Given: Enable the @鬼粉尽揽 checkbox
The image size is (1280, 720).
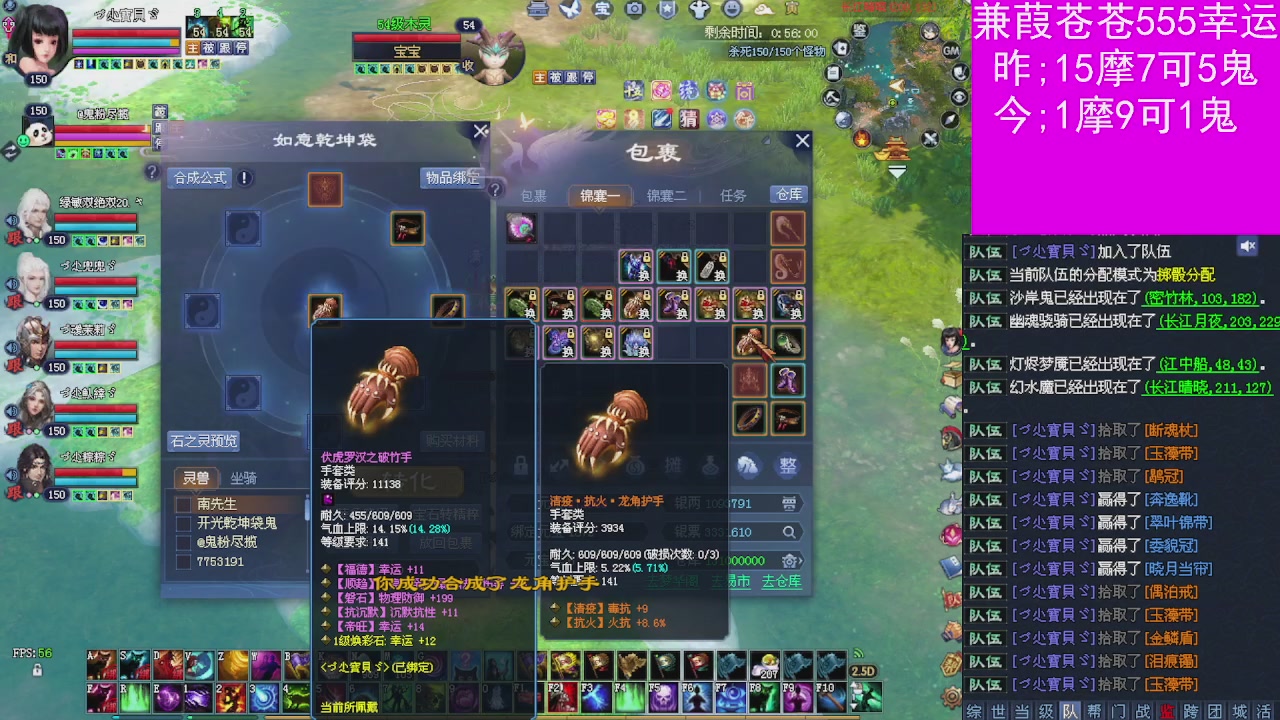Looking at the screenshot, I should 182,541.
